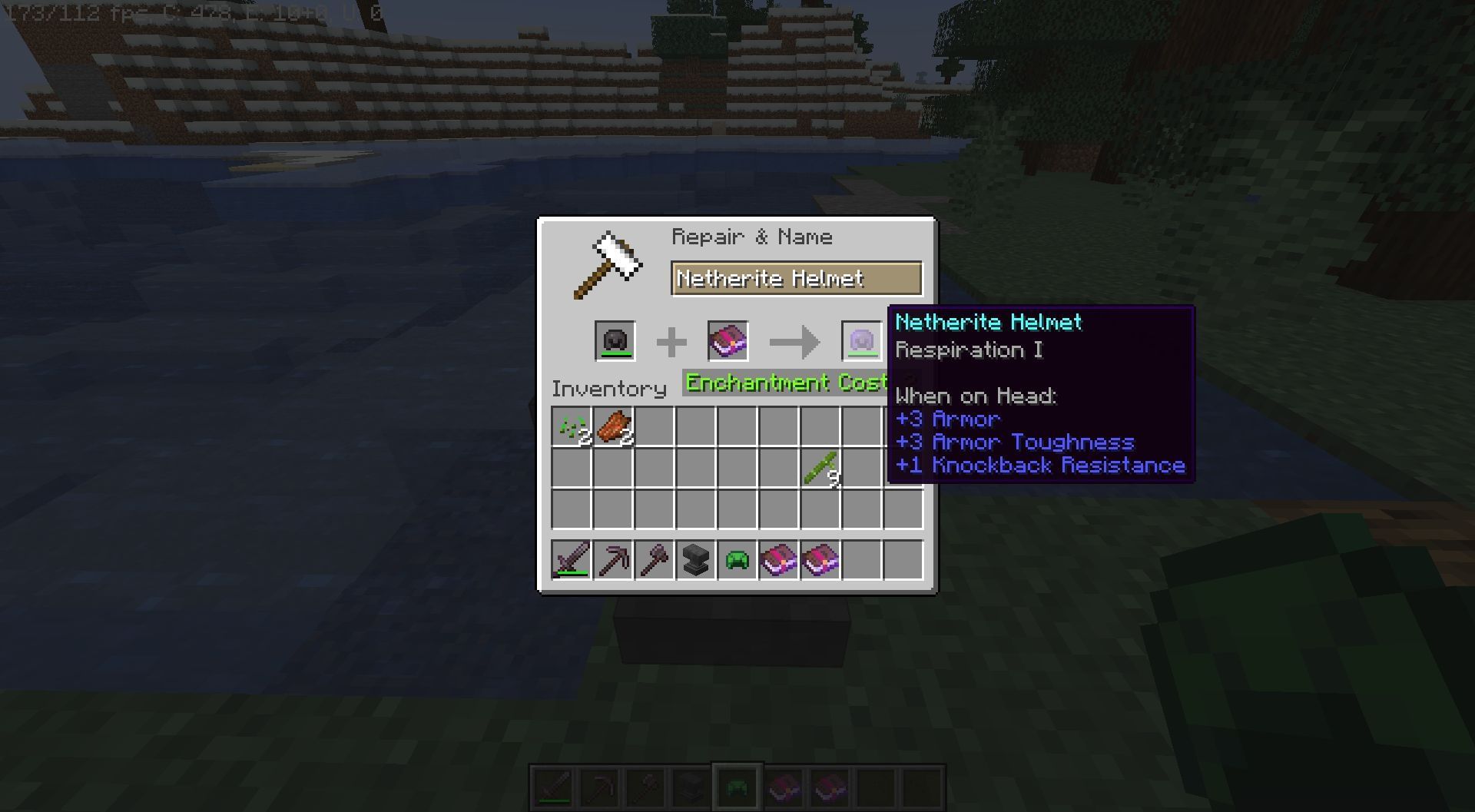Select the second enchanted book in inventory

[x=820, y=560]
